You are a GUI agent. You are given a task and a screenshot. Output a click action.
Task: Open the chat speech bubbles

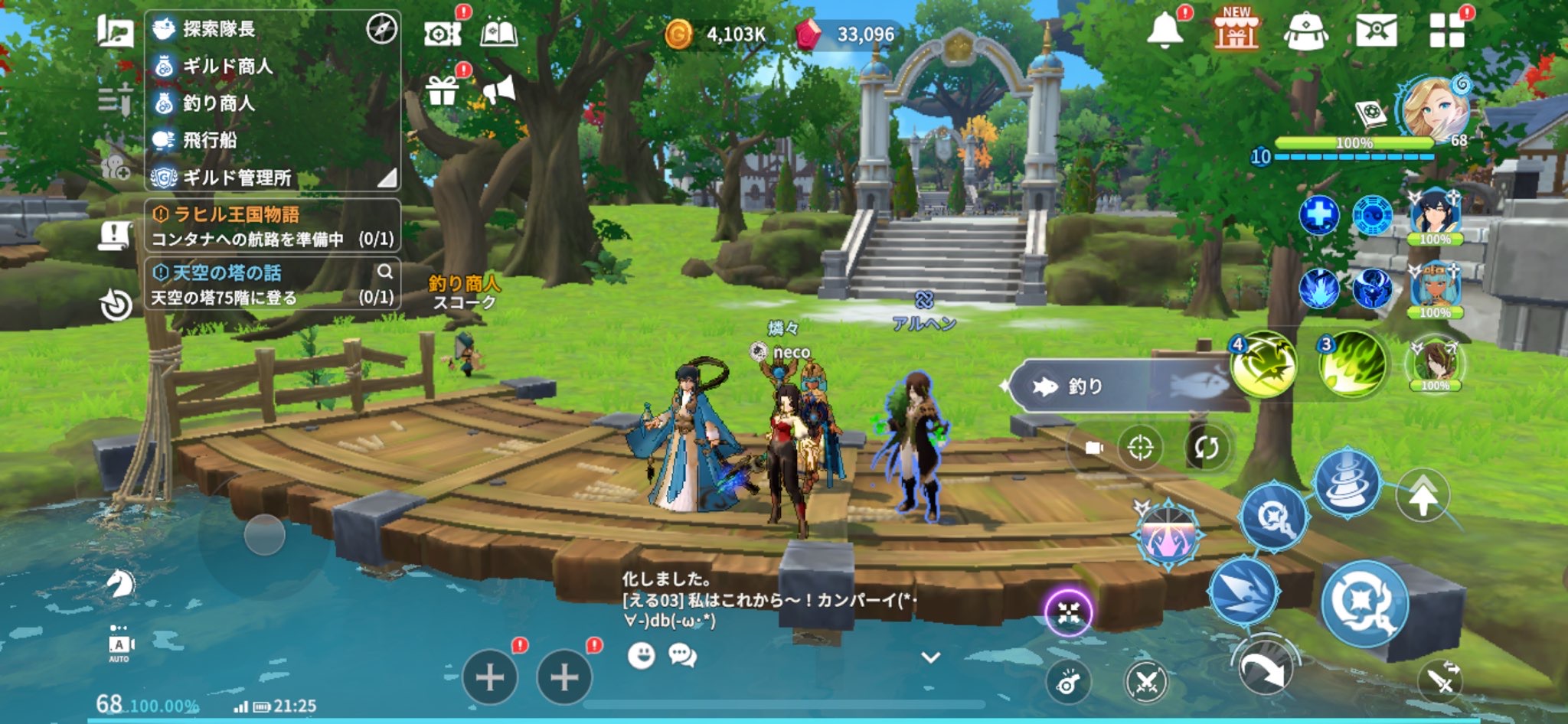(682, 655)
